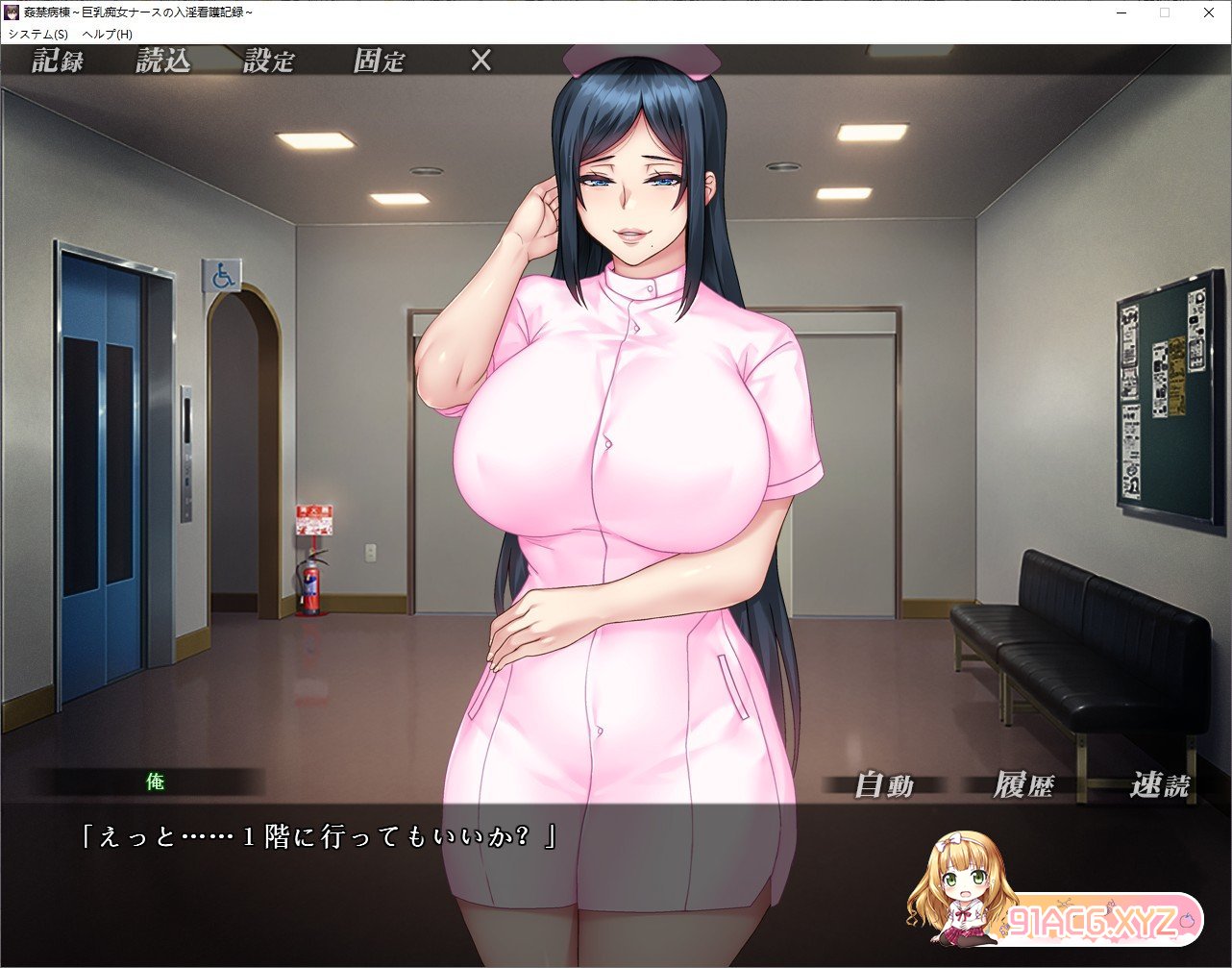Minimize the game window

pyautogui.click(x=1121, y=12)
